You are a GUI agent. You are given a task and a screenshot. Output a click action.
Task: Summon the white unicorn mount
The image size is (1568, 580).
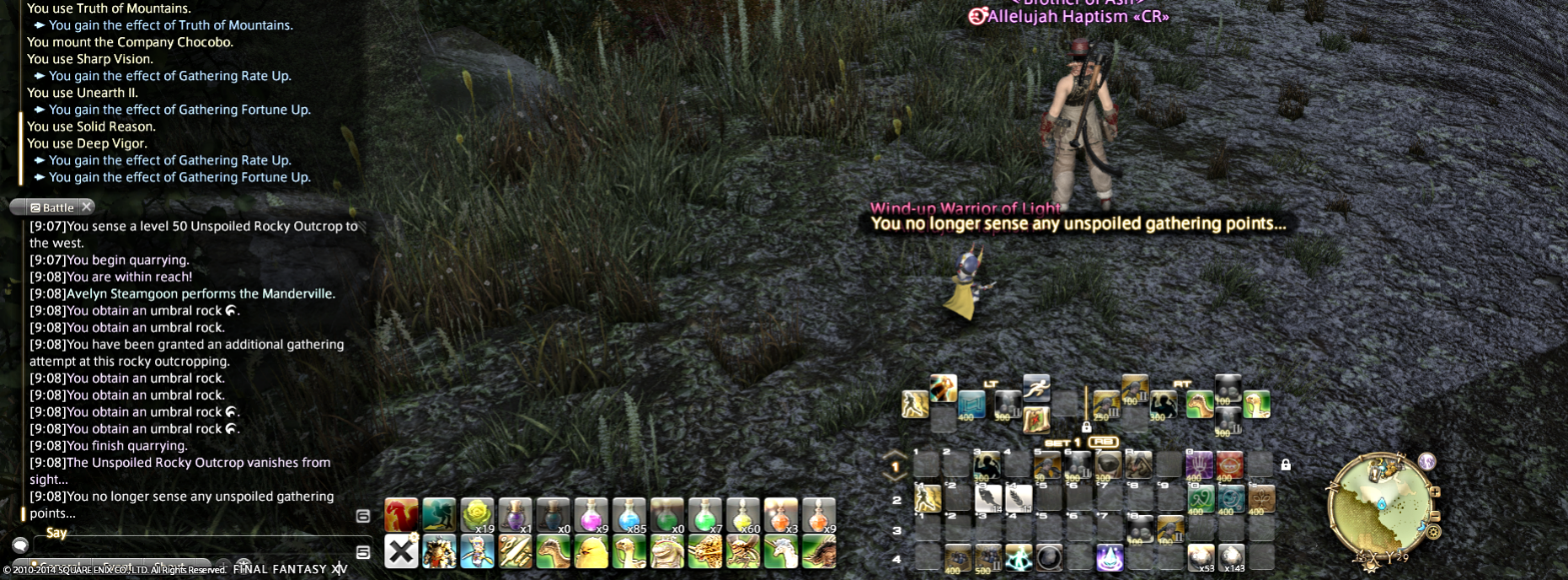pos(781,552)
